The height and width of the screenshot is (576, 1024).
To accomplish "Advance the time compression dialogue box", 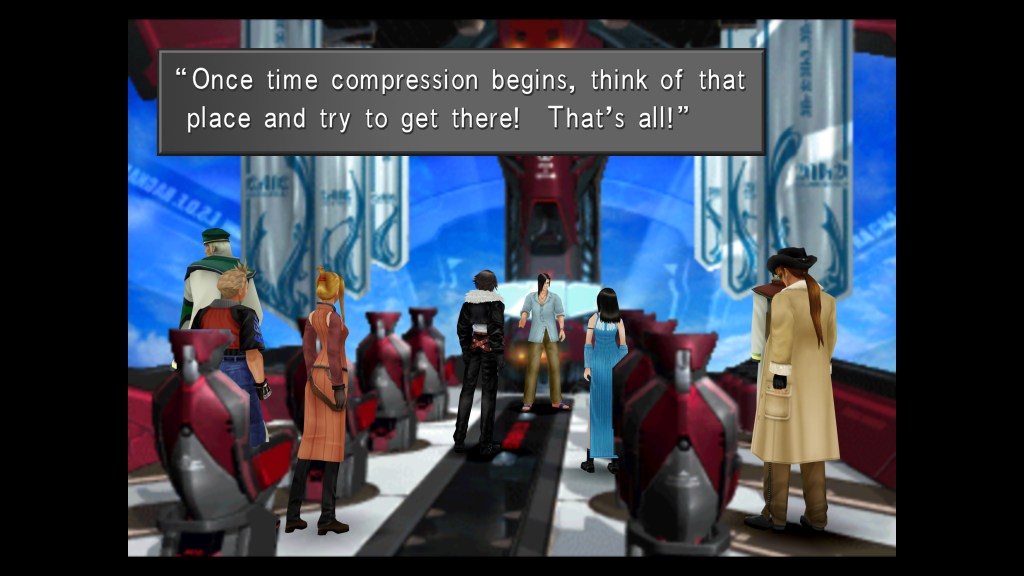I will point(461,100).
